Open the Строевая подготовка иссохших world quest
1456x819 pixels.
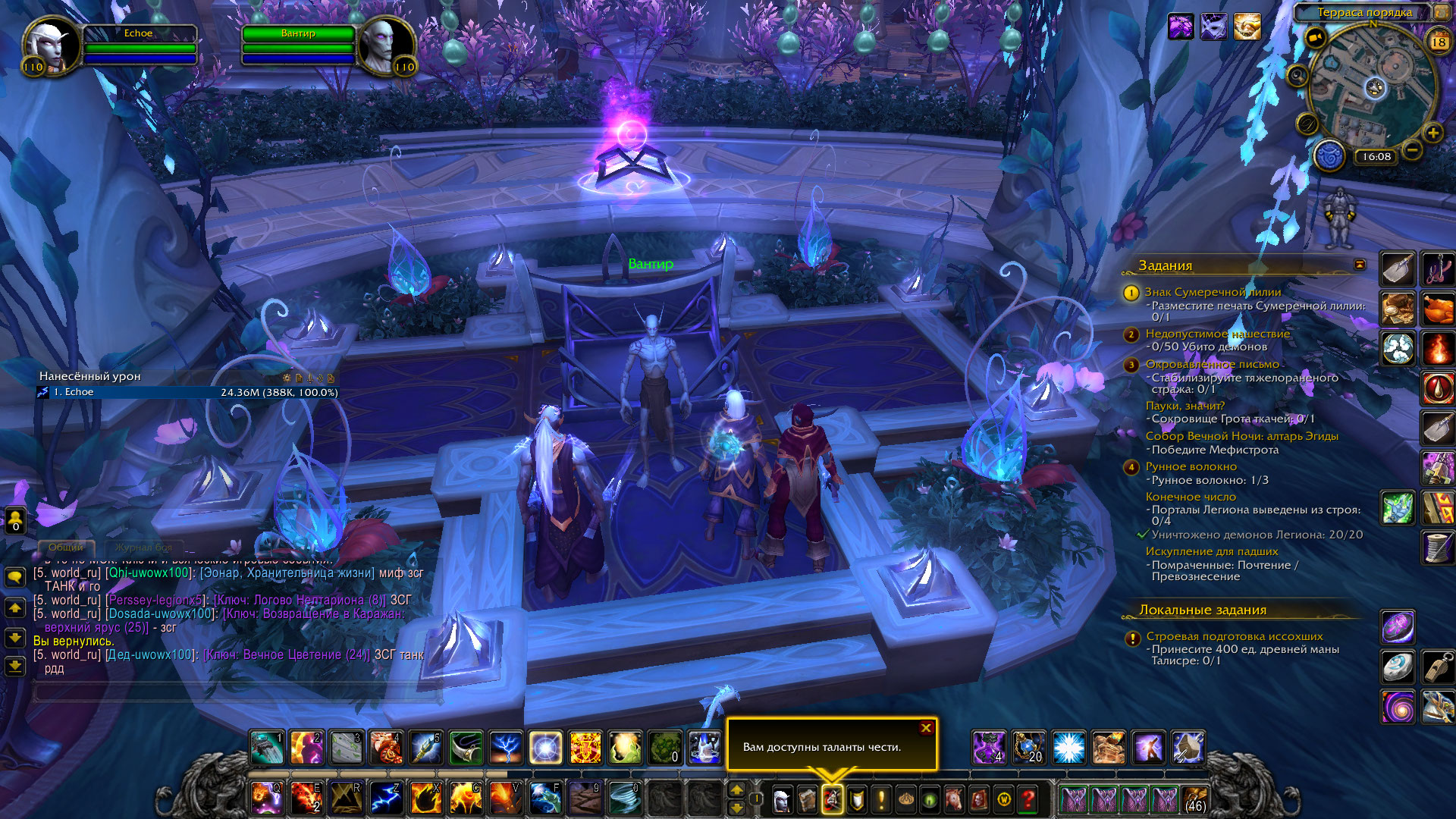pyautogui.click(x=1234, y=636)
